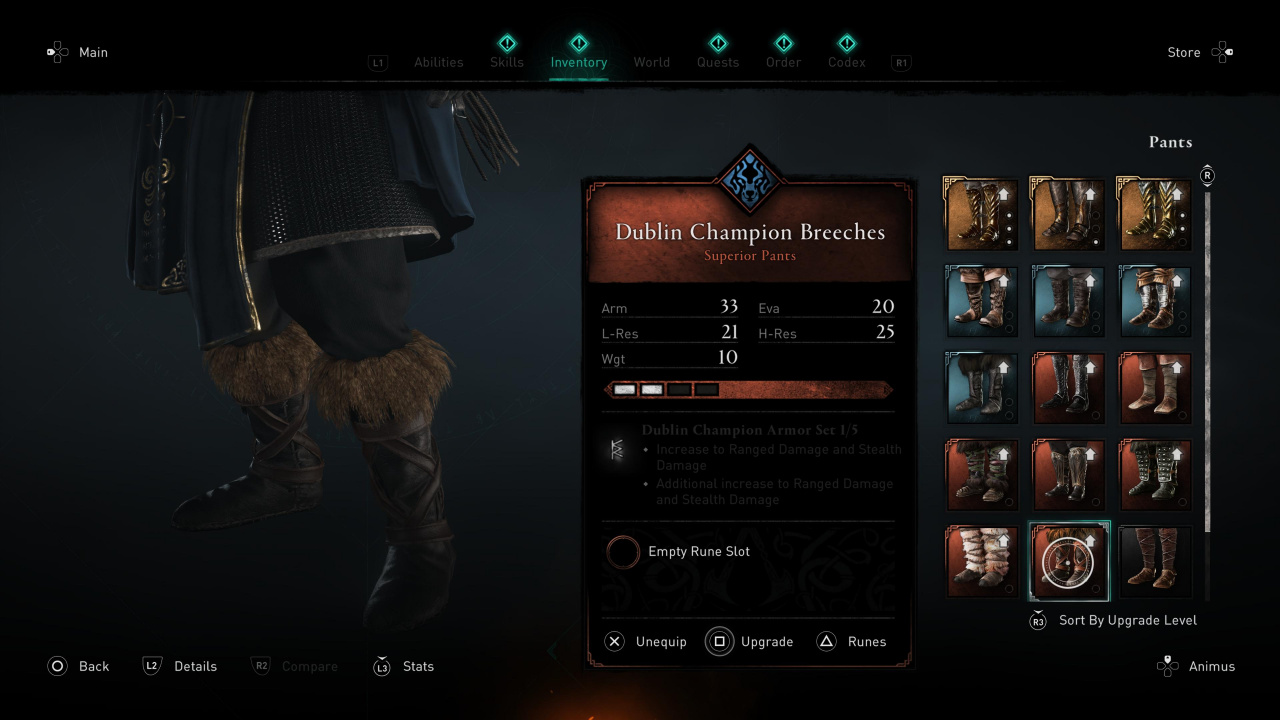Image resolution: width=1280 pixels, height=720 pixels.
Task: Choose the white fur-wrapped pants slot
Action: pos(982,561)
